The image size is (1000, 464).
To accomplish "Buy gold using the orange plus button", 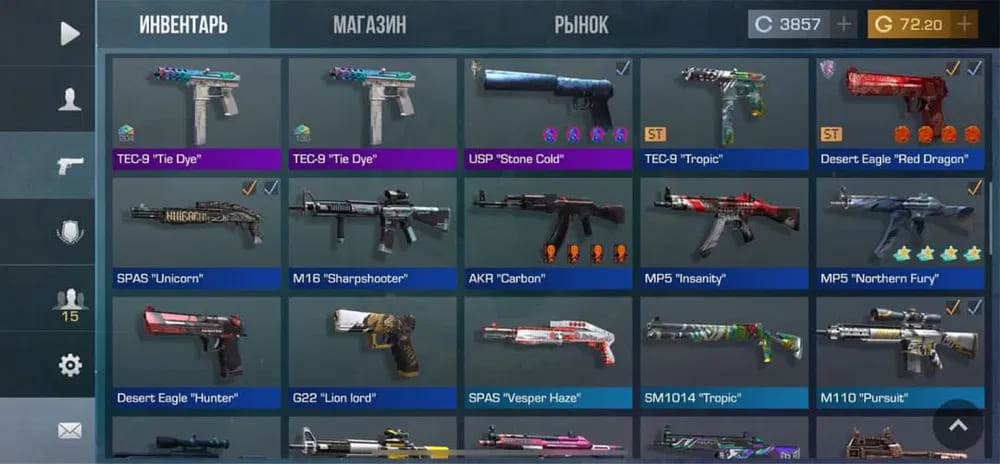I will (x=964, y=24).
